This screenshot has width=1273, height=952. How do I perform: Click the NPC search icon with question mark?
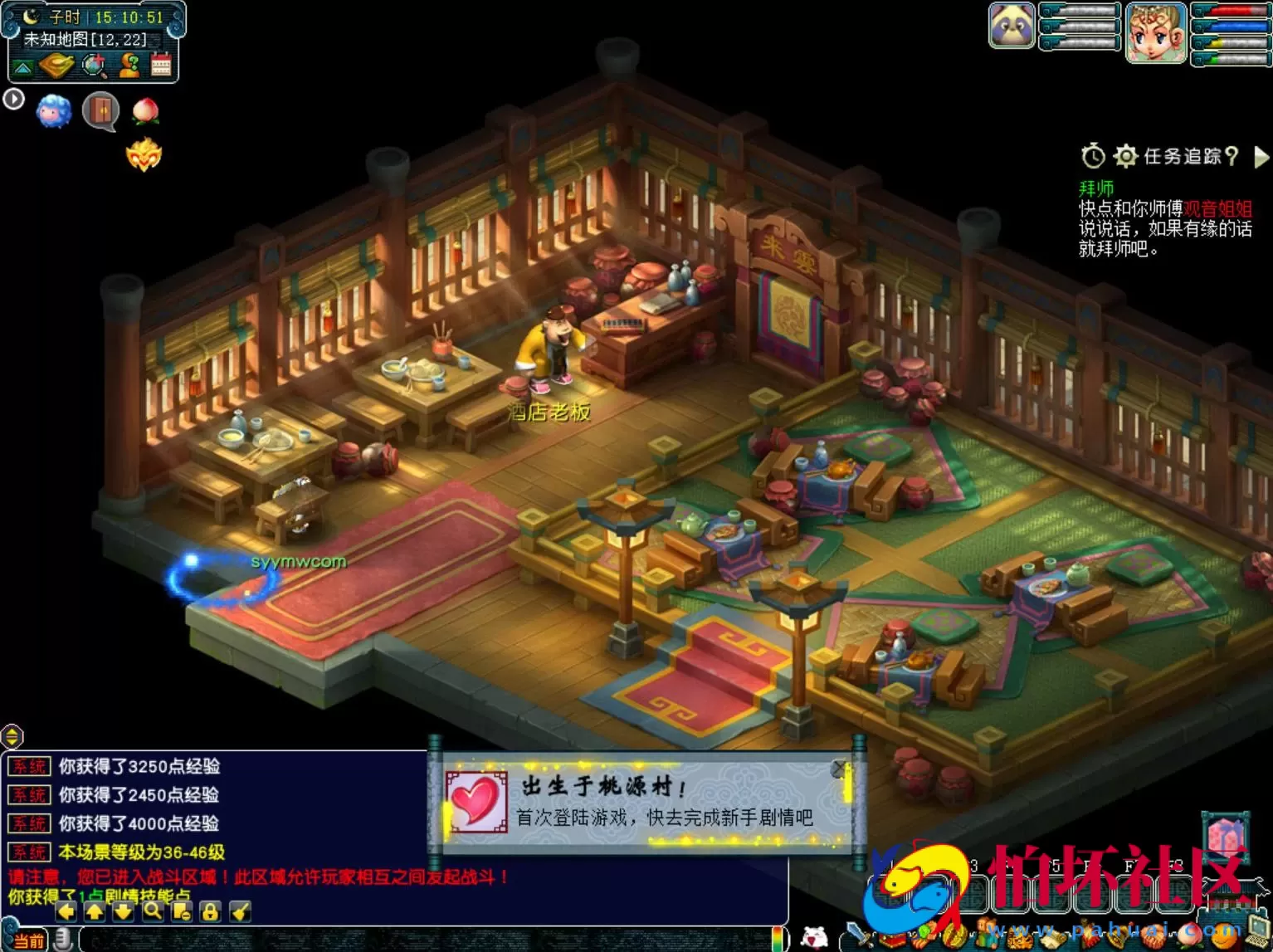(129, 65)
